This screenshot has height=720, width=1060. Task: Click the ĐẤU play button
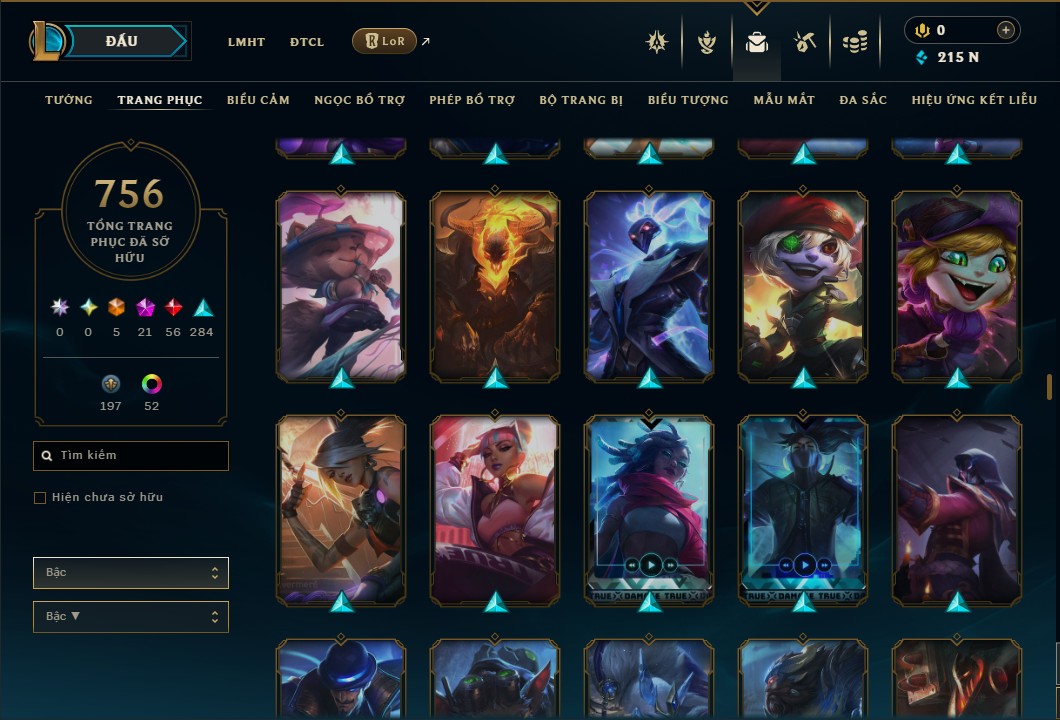[122, 41]
